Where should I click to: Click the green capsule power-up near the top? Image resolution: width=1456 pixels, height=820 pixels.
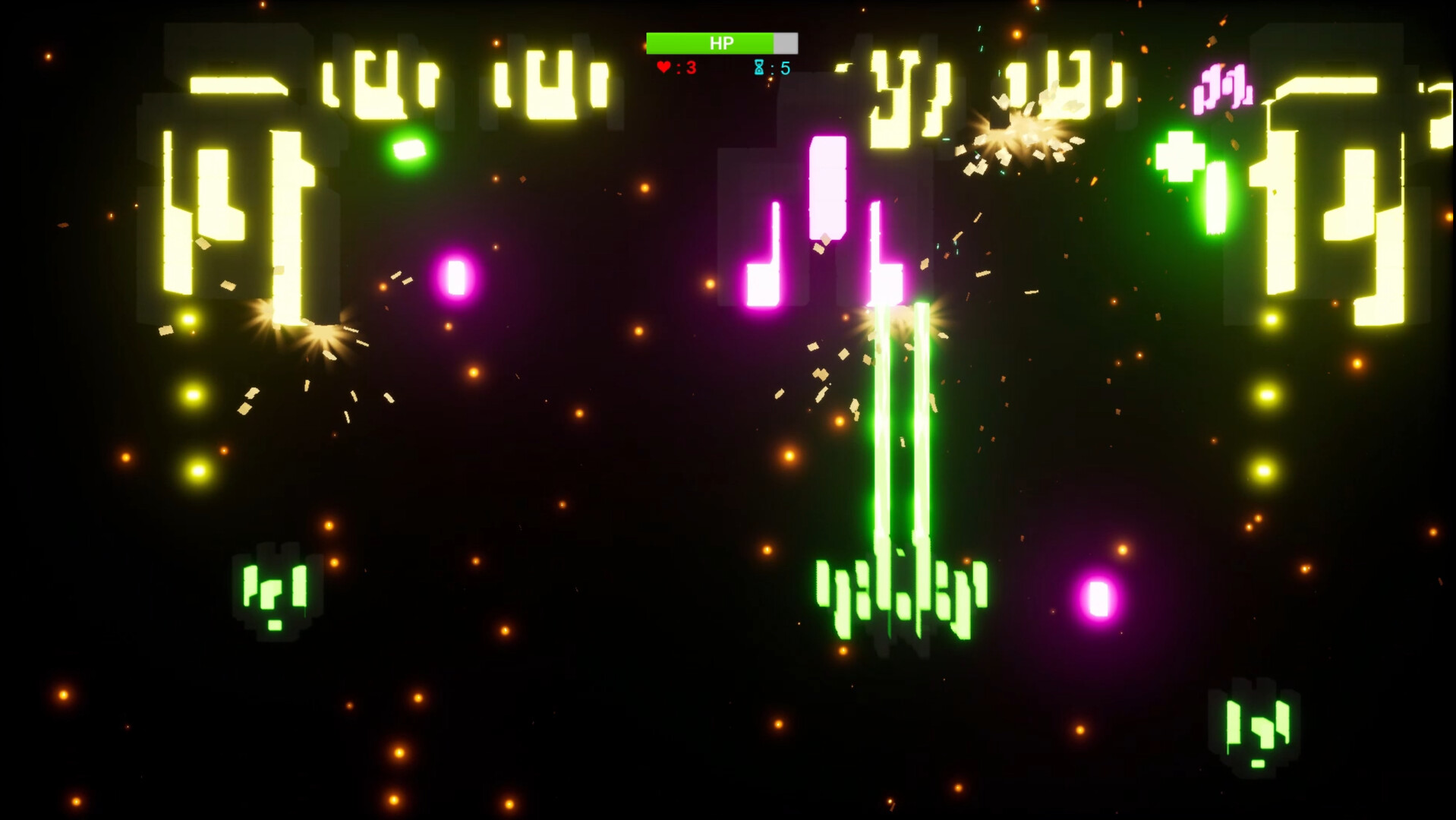pos(410,148)
